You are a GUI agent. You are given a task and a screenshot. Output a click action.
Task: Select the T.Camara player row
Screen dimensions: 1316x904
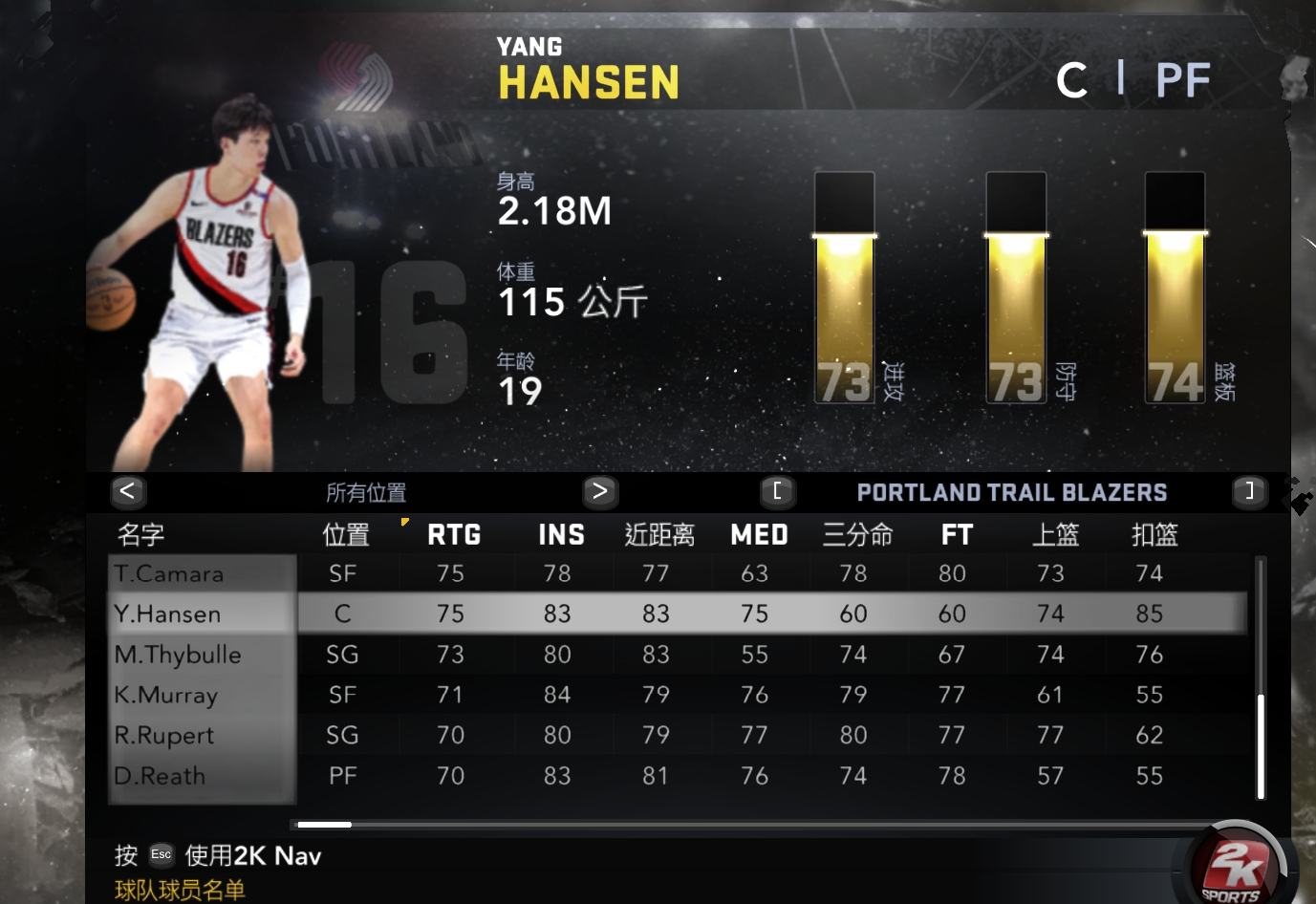point(170,573)
